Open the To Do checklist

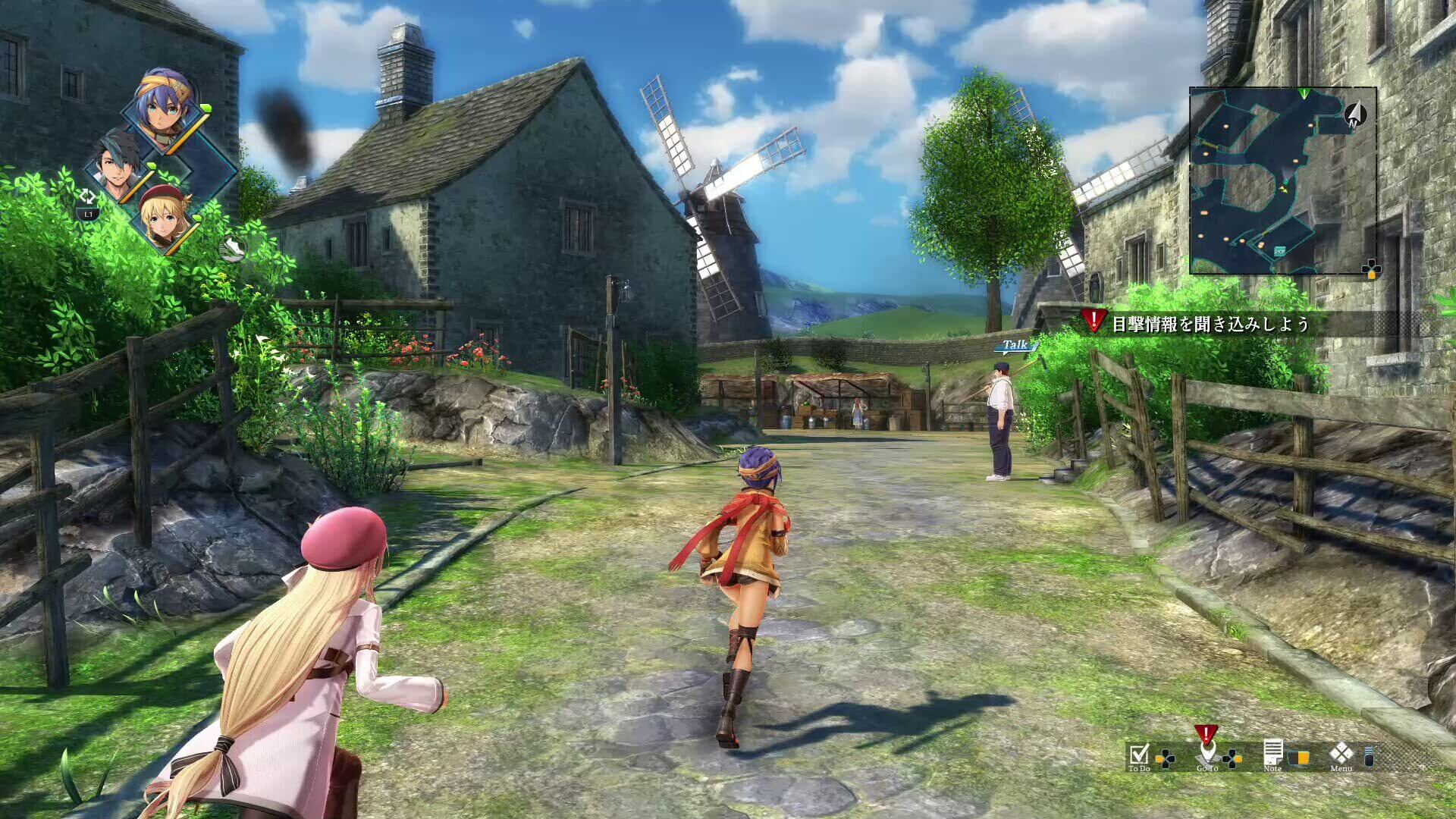pyautogui.click(x=1139, y=756)
